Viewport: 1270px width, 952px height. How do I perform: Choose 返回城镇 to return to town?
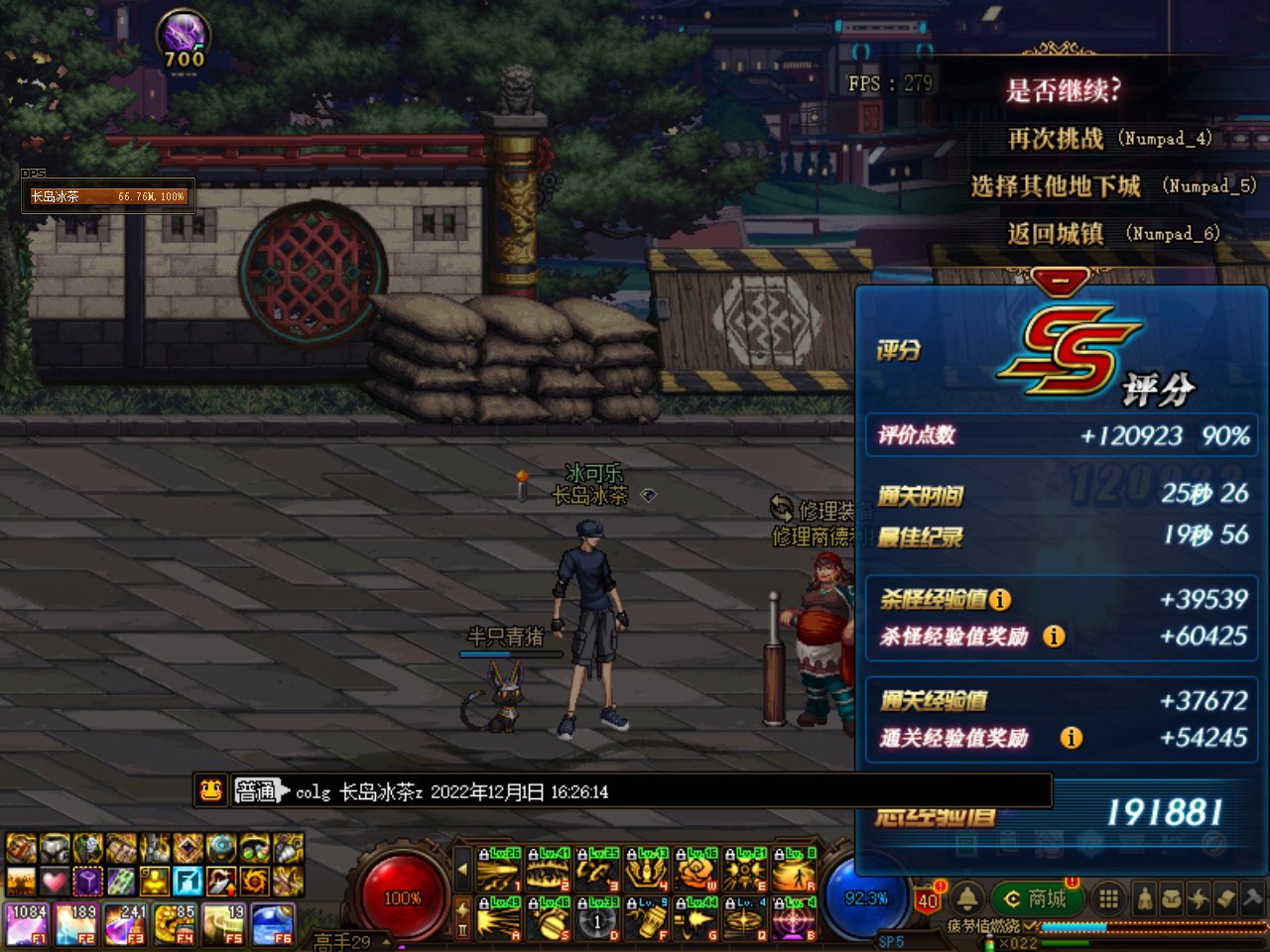tap(1056, 234)
